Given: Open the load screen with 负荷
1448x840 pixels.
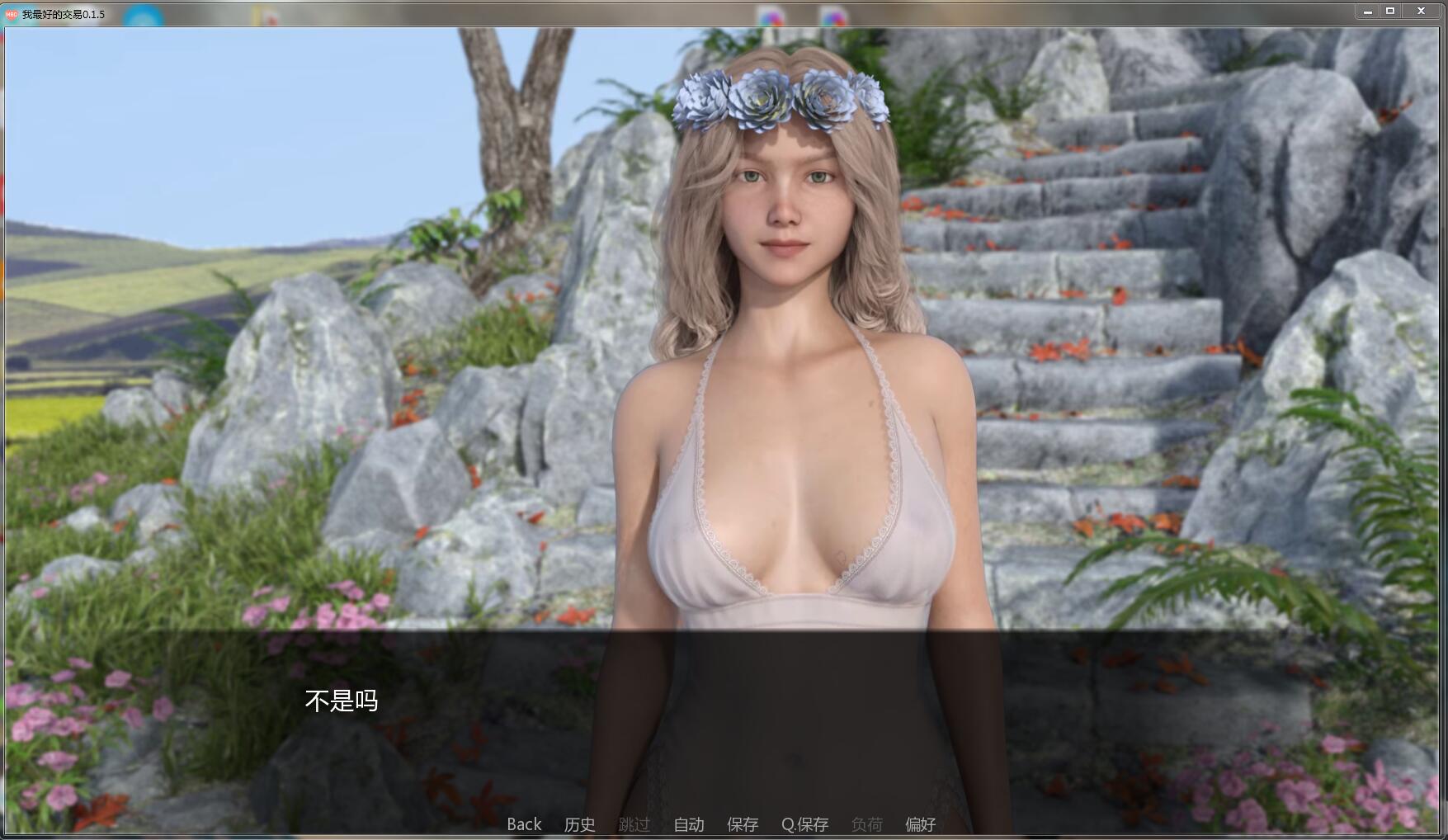Looking at the screenshot, I should [866, 823].
